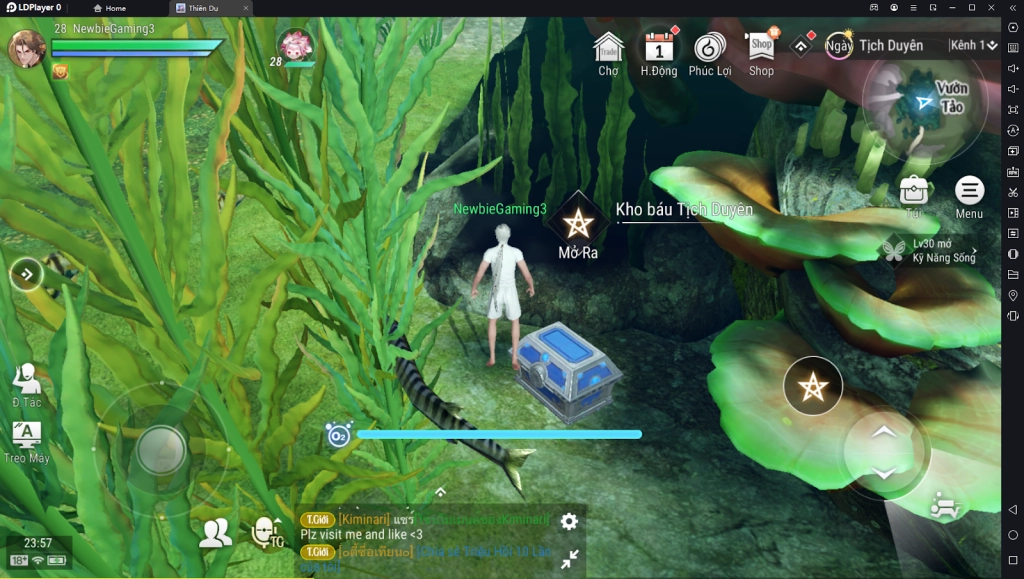The image size is (1024, 579).
Task: Open the Chợ trade market
Action: click(608, 52)
